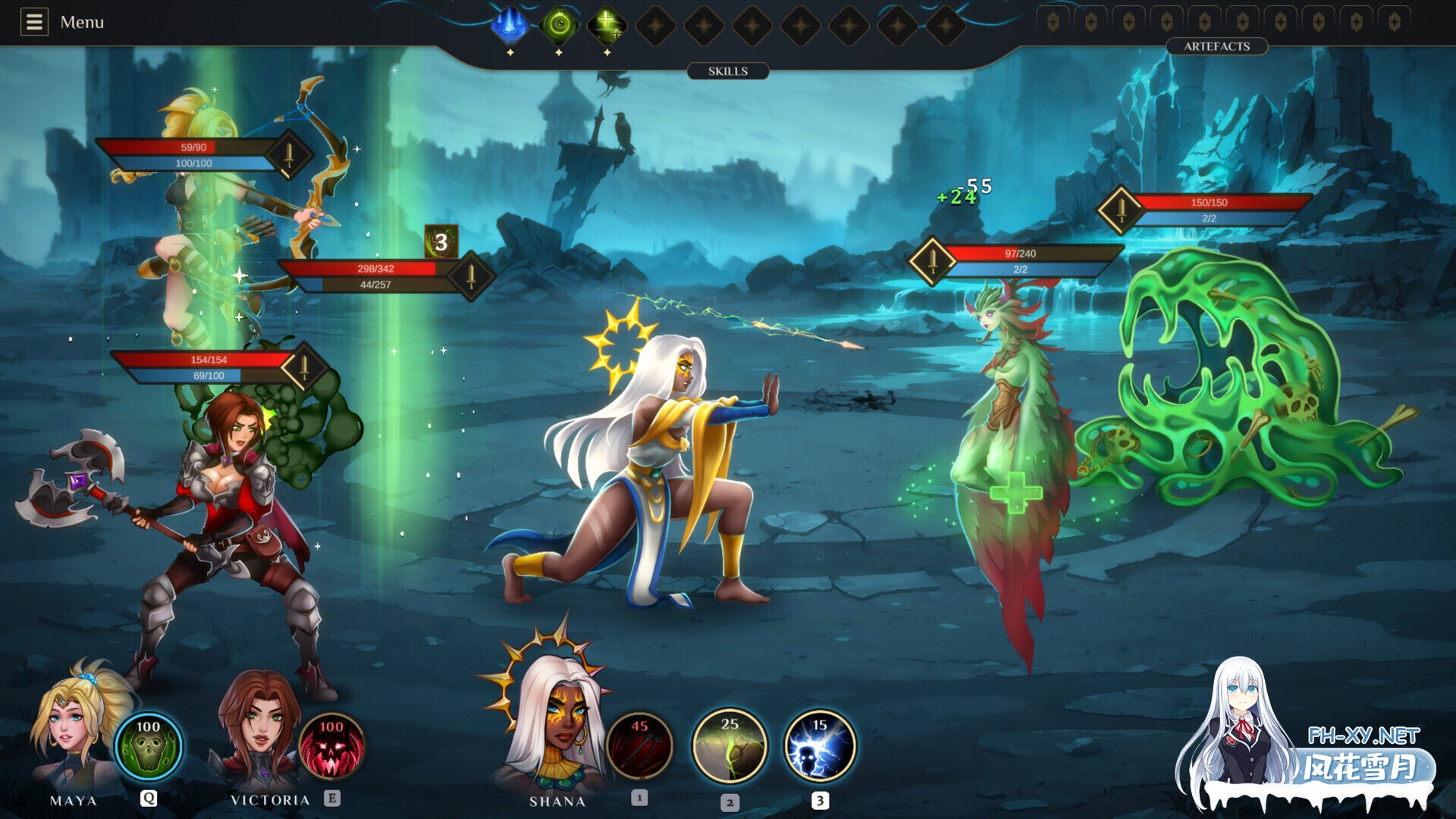Activate Victoria's red demon ability
This screenshot has height=819, width=1456.
pyautogui.click(x=331, y=747)
